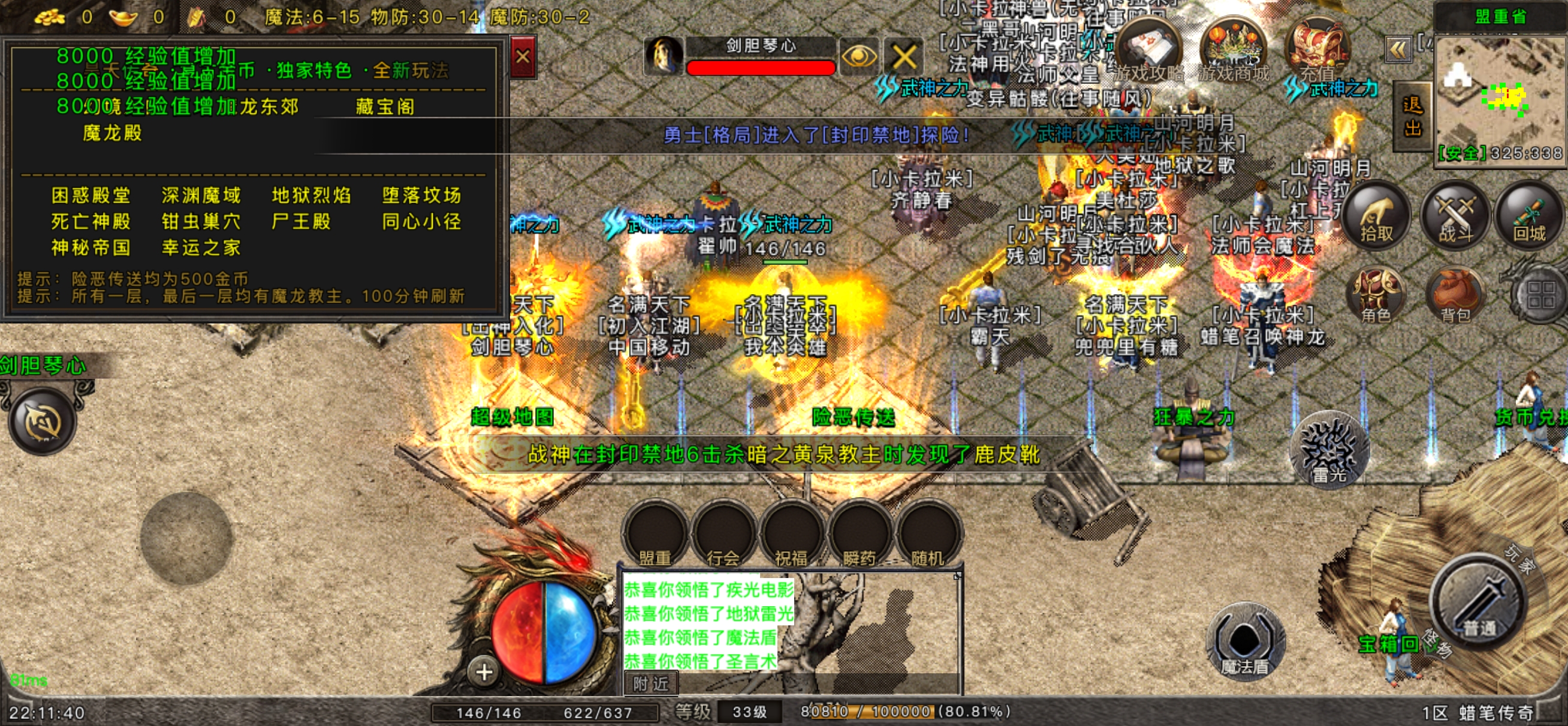Go to 堕落坟场 from the list
Viewport: 1568px width, 726px height.
click(x=421, y=195)
